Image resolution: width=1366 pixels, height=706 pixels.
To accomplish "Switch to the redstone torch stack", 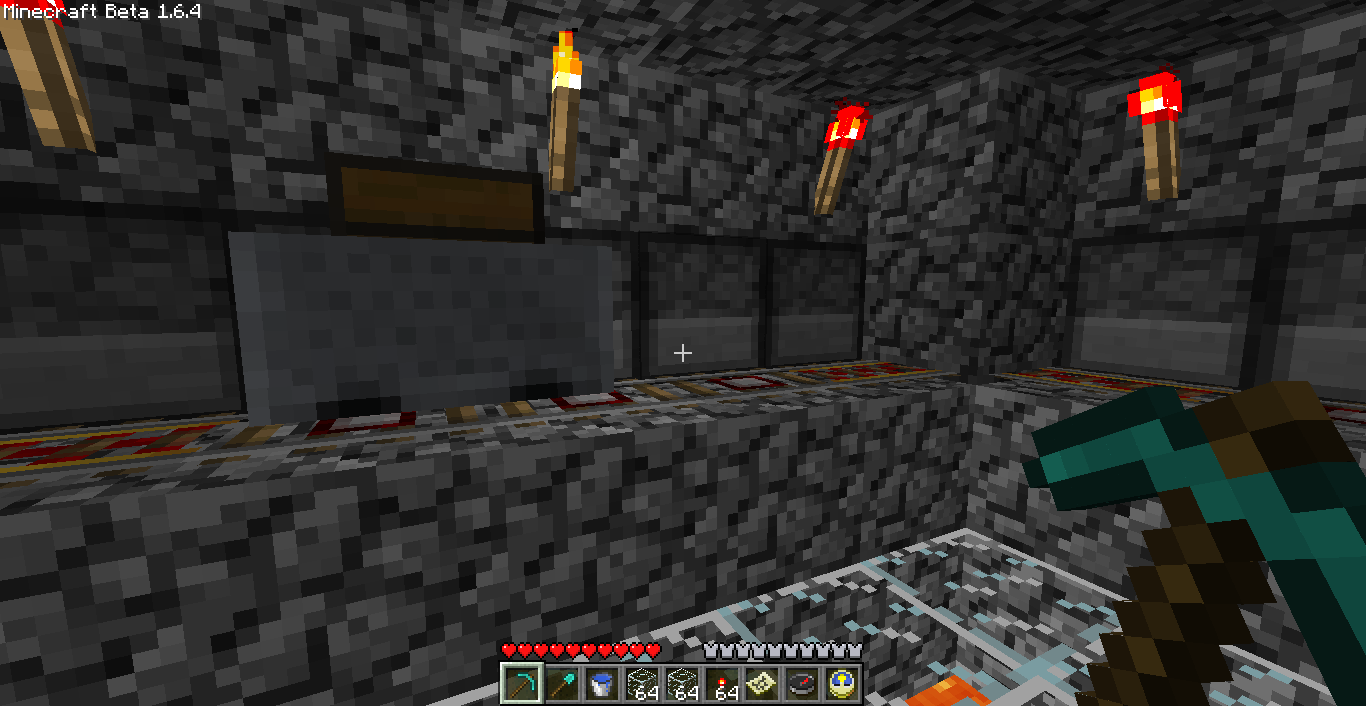I will click(721, 685).
